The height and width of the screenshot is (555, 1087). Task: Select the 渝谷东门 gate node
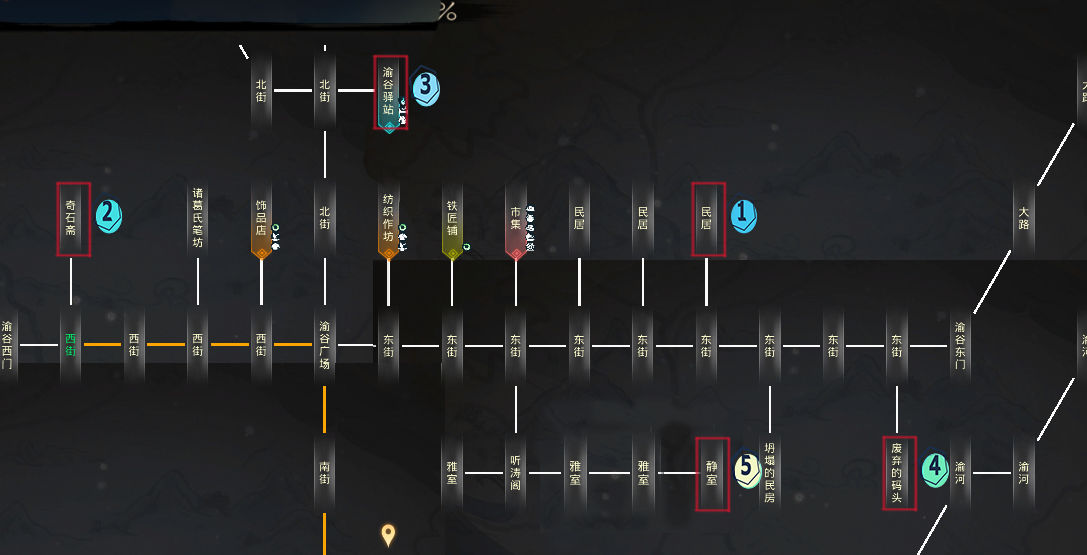pos(960,345)
